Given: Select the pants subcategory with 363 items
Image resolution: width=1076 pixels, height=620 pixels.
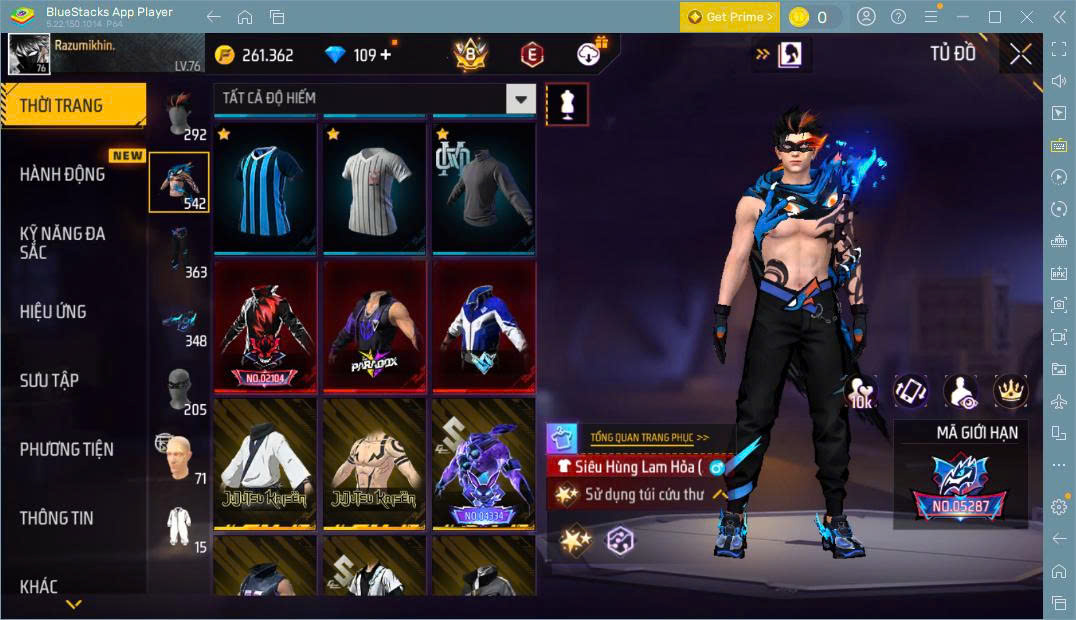Looking at the screenshot, I should coord(180,252).
